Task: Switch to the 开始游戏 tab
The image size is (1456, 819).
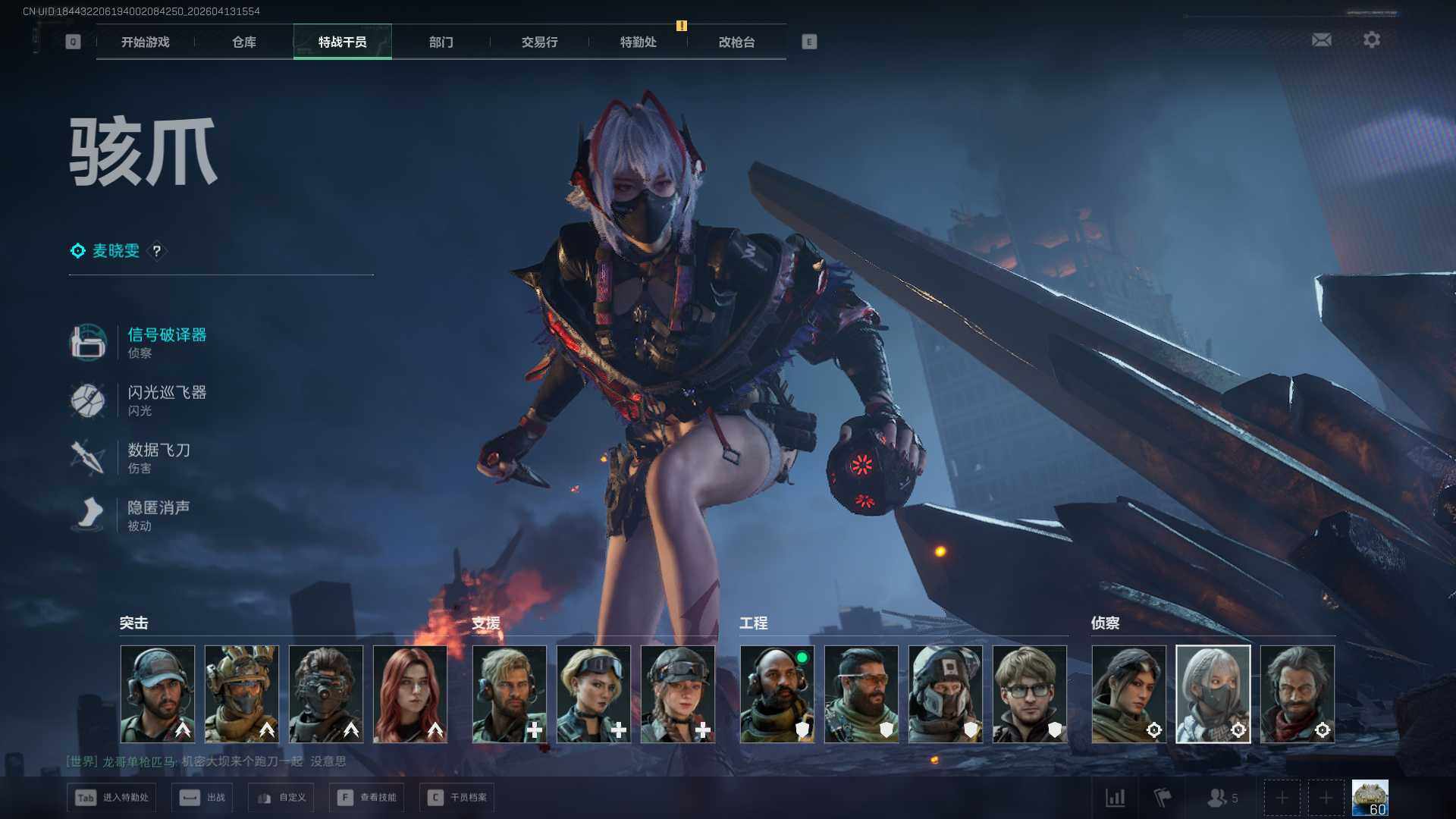Action: pyautogui.click(x=145, y=42)
